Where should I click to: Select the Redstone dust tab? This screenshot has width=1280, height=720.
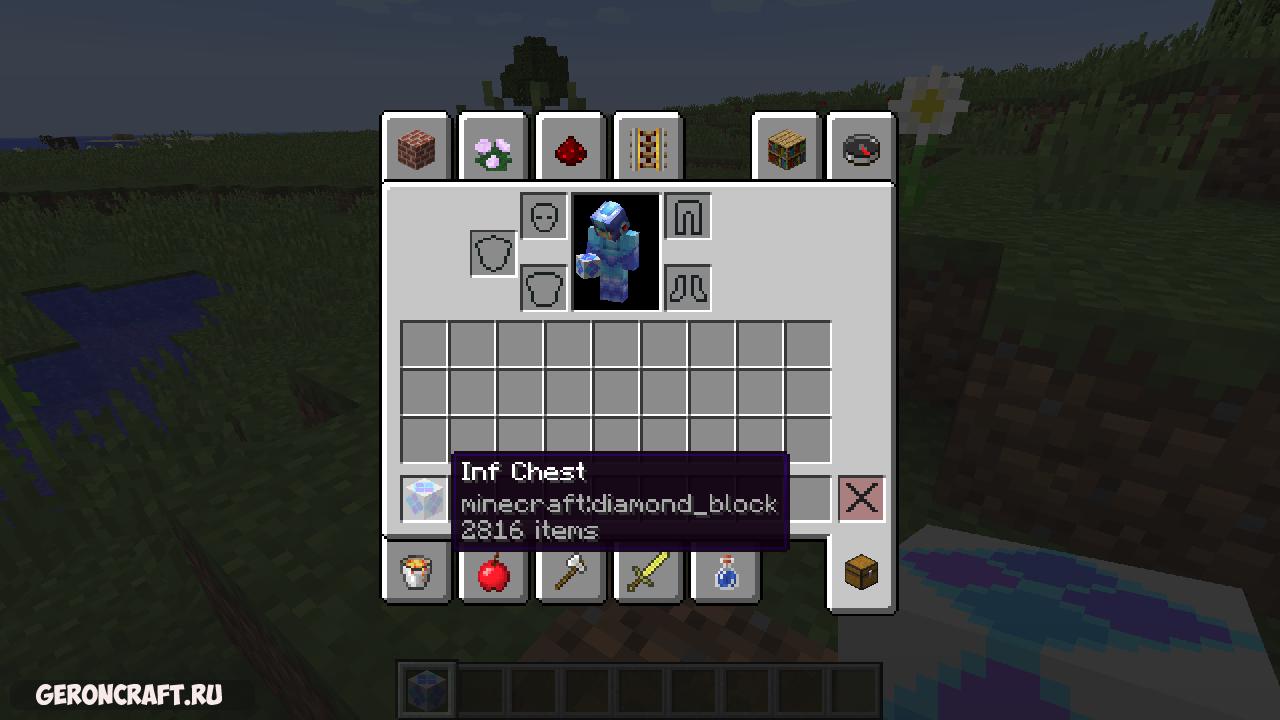click(x=570, y=150)
